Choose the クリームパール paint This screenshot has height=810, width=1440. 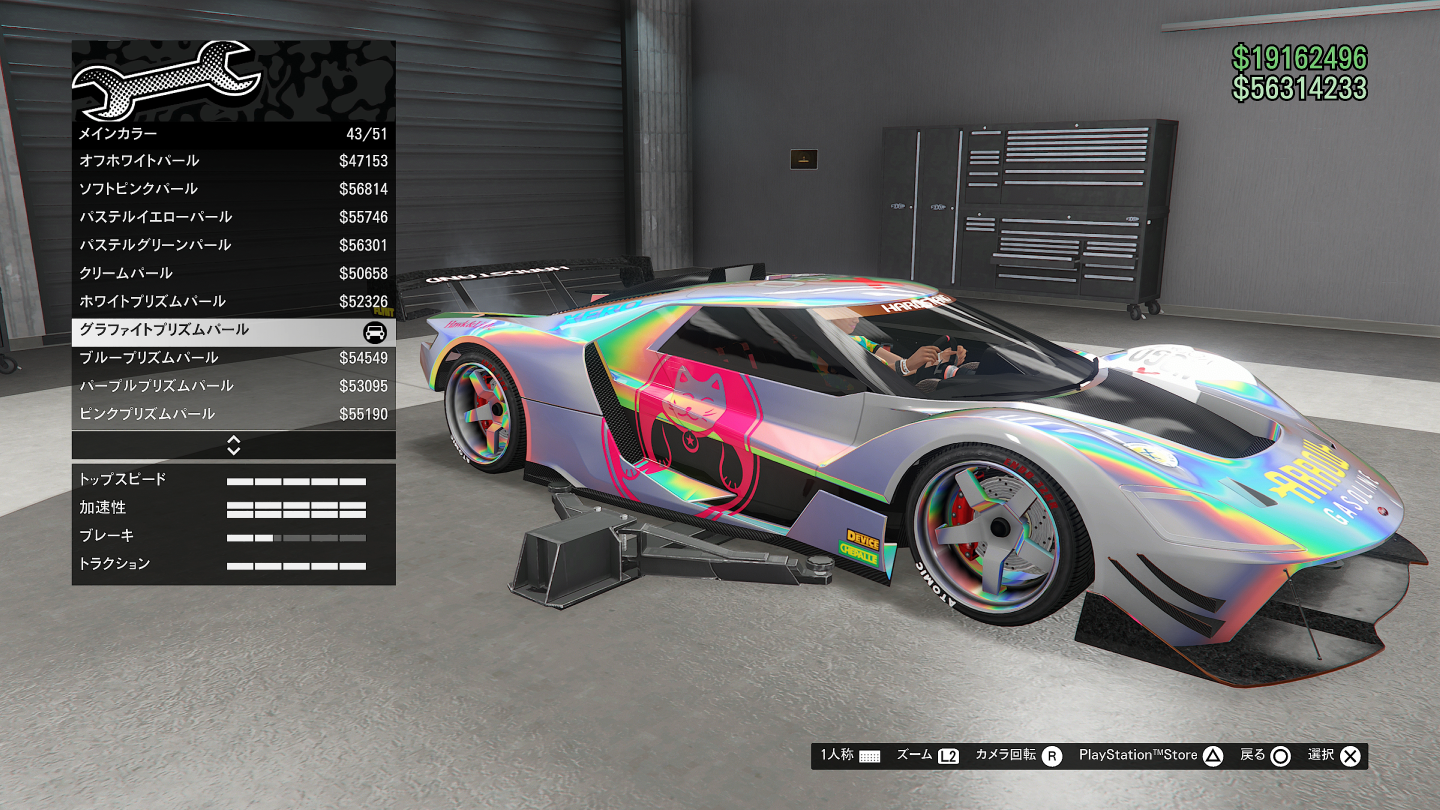[233, 273]
